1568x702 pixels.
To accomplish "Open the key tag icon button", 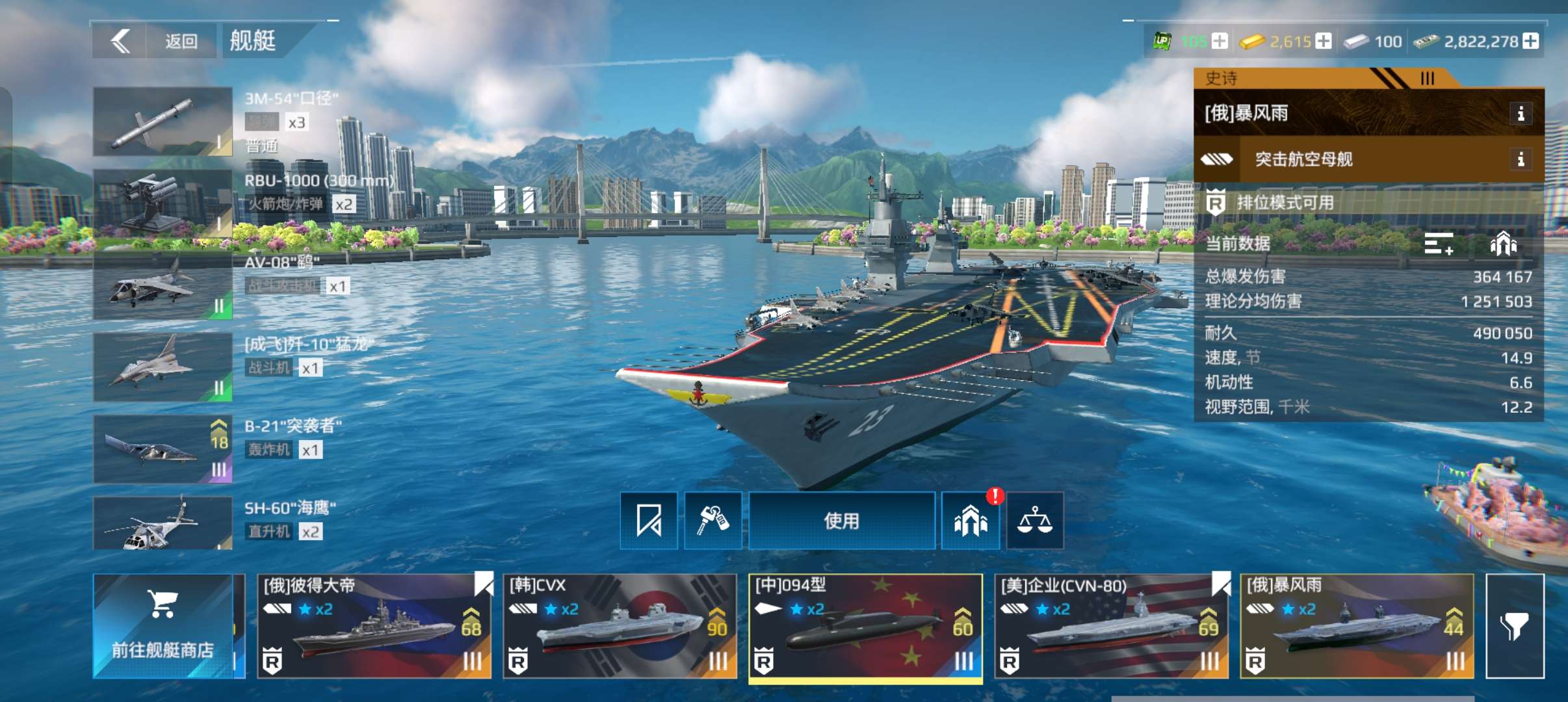I will click(713, 521).
